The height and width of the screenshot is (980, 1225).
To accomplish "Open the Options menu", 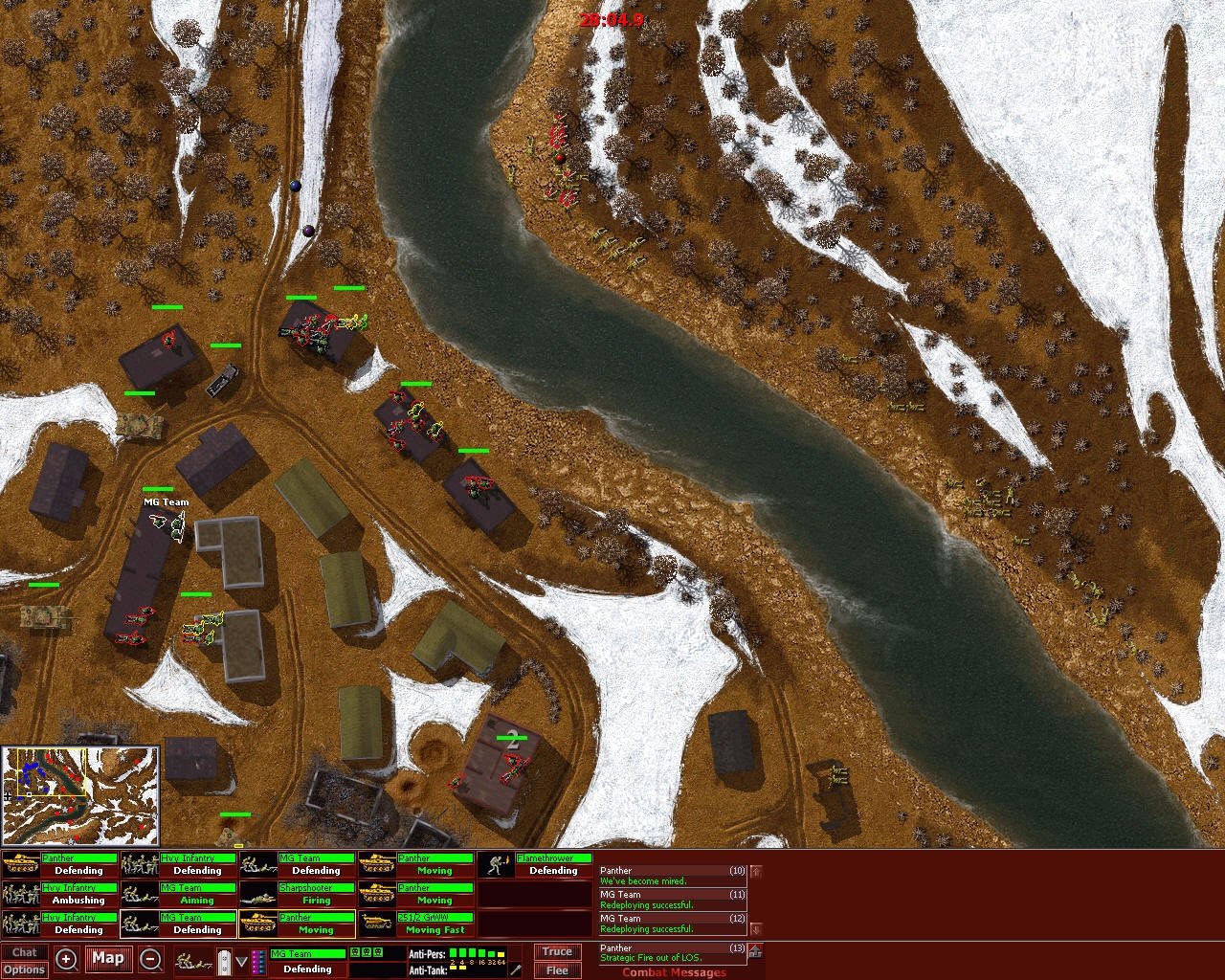I will (26, 969).
